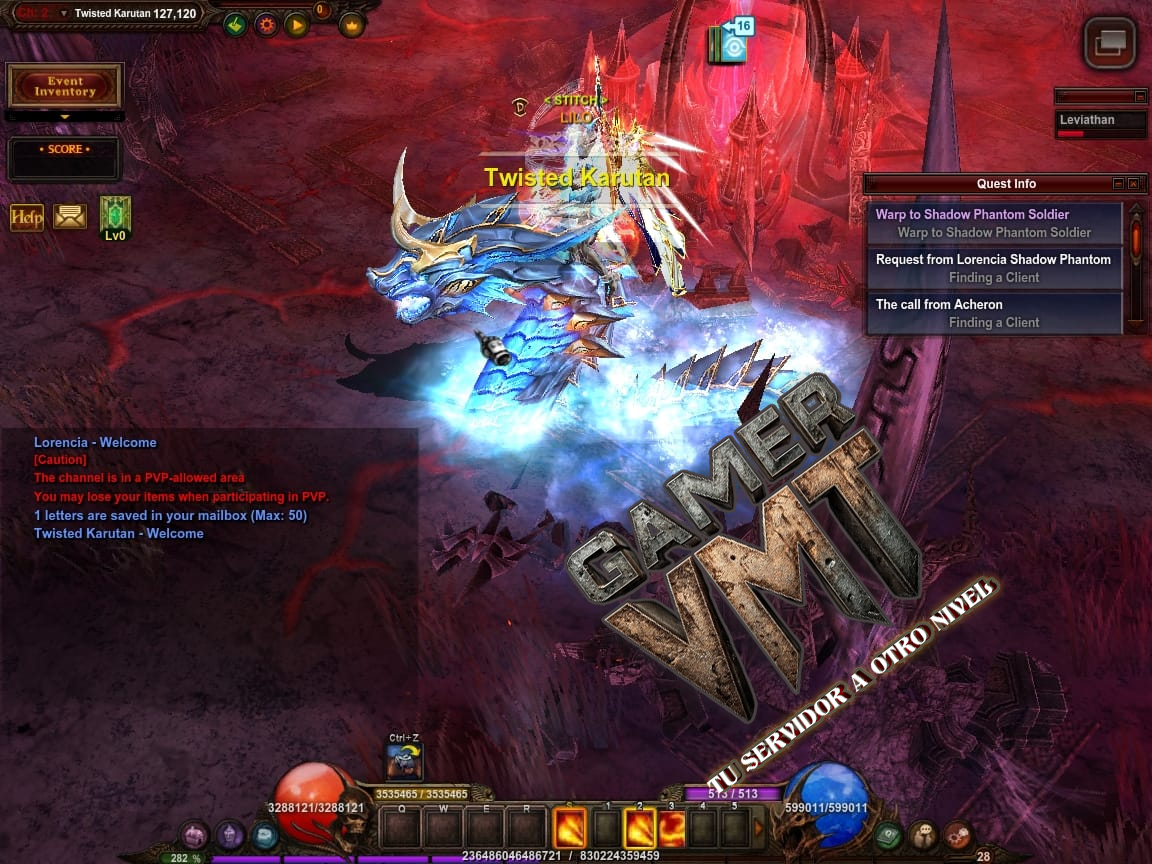This screenshot has width=1152, height=864.
Task: Close the Quest Info panel
Action: click(1133, 184)
